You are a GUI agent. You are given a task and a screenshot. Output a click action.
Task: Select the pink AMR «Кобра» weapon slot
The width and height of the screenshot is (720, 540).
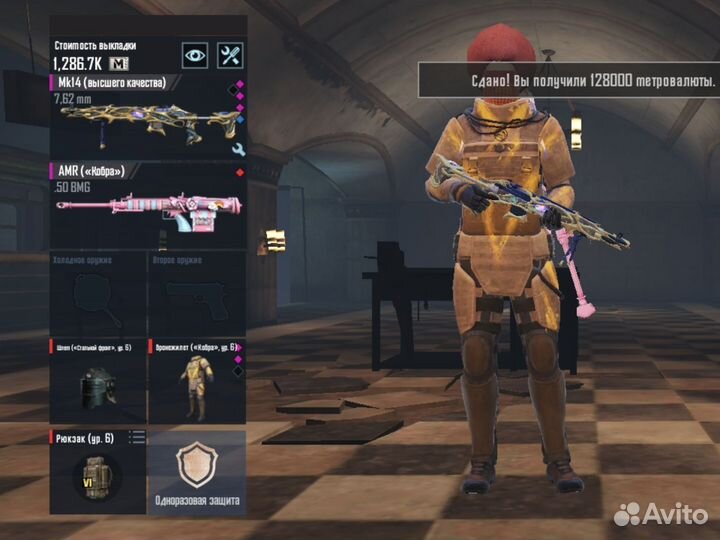point(147,207)
